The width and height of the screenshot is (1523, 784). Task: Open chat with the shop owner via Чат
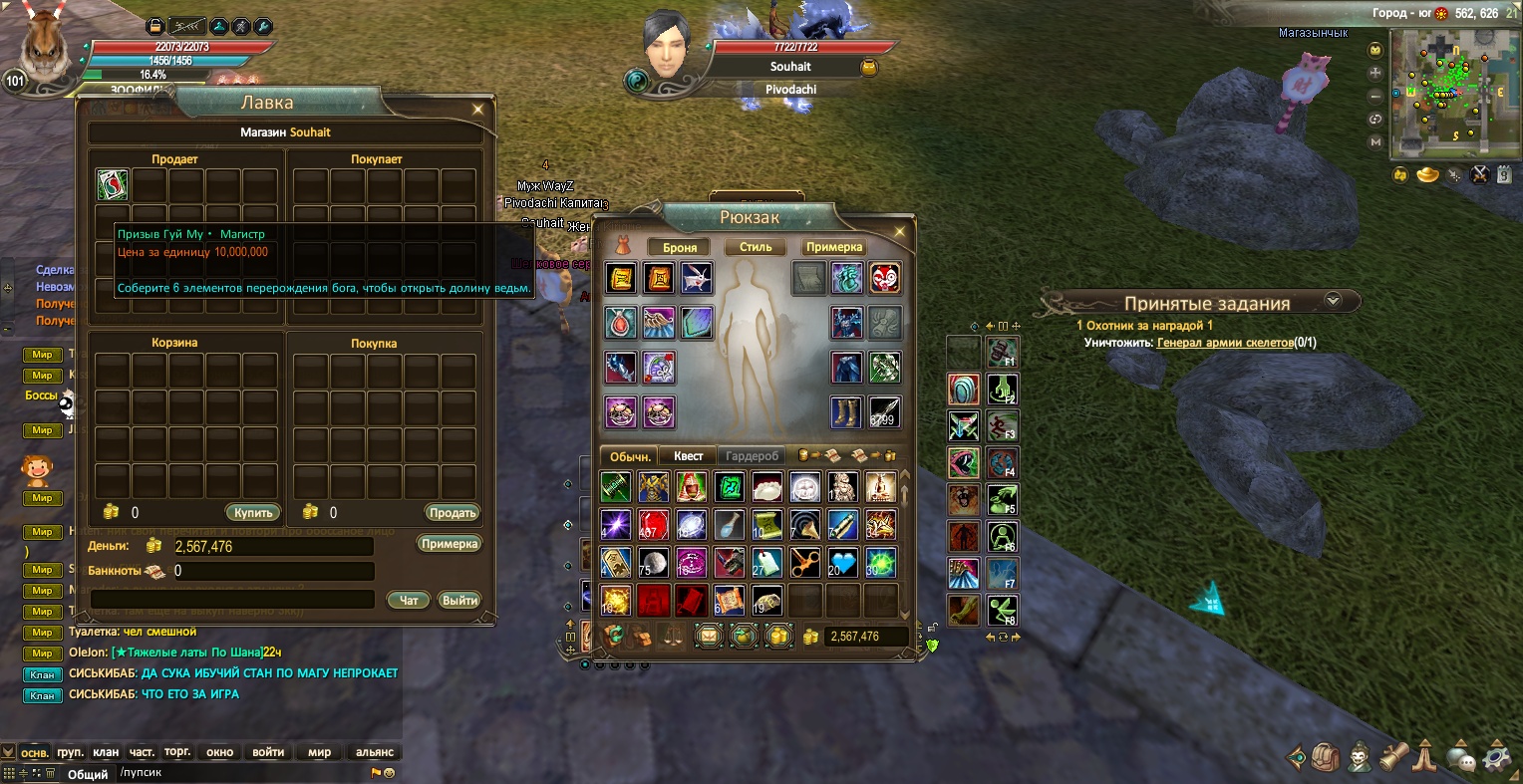tap(409, 600)
